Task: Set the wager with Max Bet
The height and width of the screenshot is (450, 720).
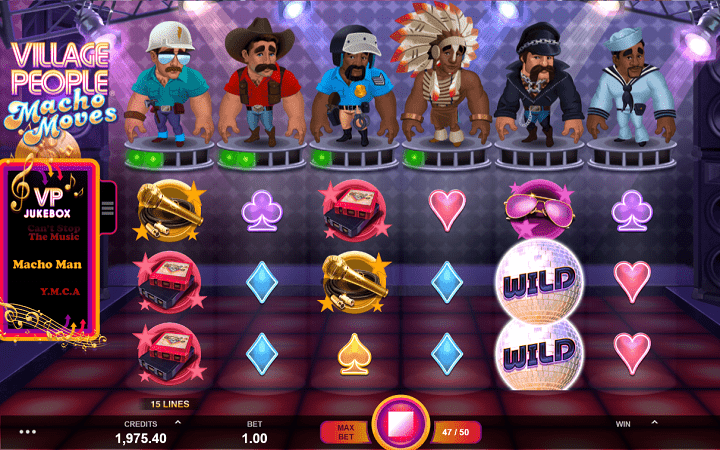Action: pyautogui.click(x=343, y=431)
